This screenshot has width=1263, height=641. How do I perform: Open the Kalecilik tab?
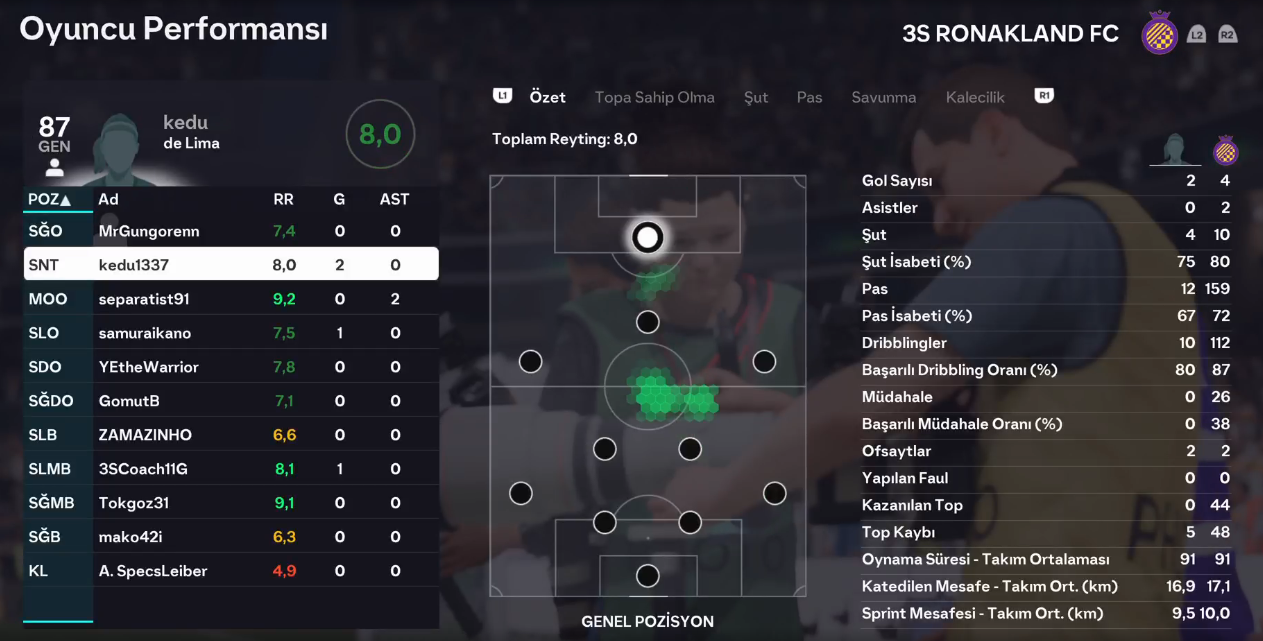coord(975,97)
